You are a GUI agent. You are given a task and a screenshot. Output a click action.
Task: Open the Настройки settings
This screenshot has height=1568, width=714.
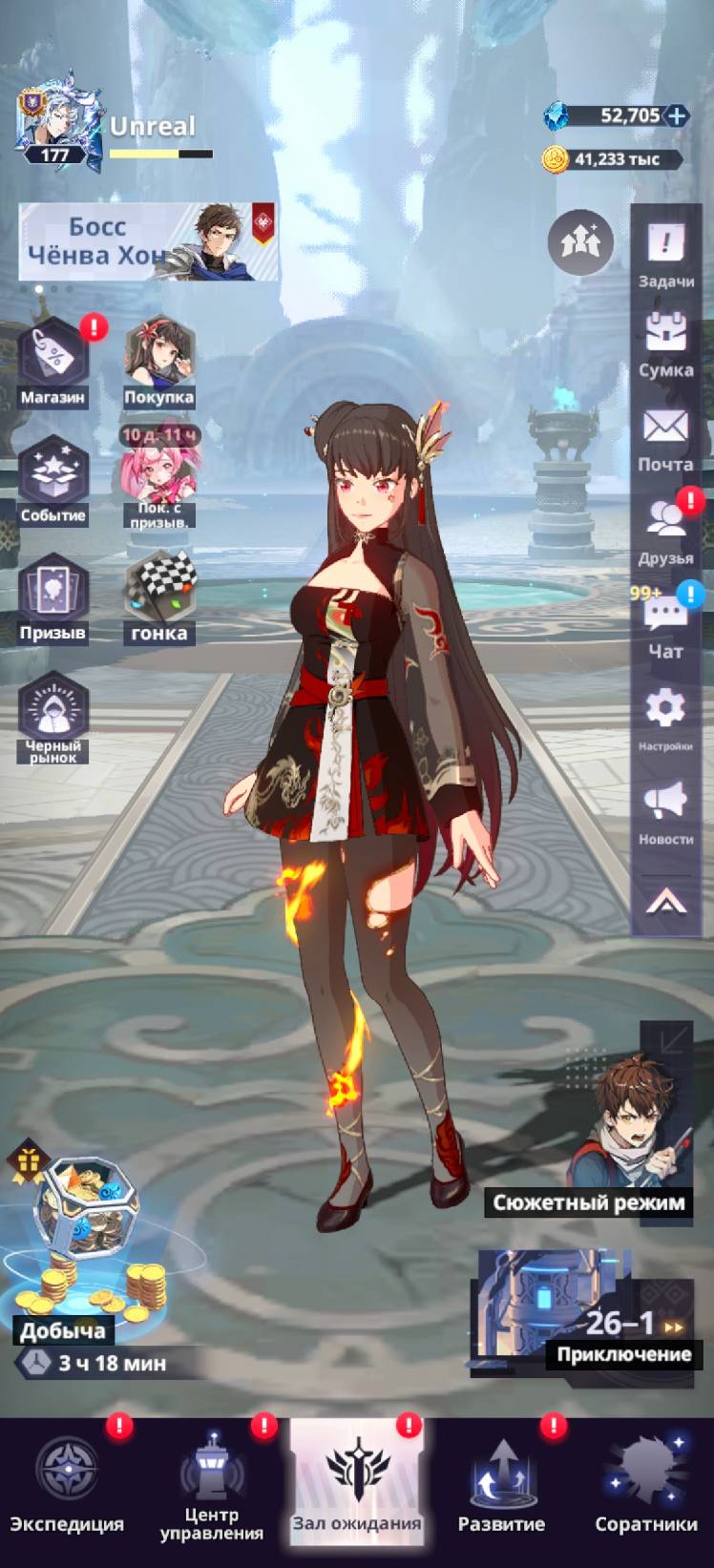[665, 717]
